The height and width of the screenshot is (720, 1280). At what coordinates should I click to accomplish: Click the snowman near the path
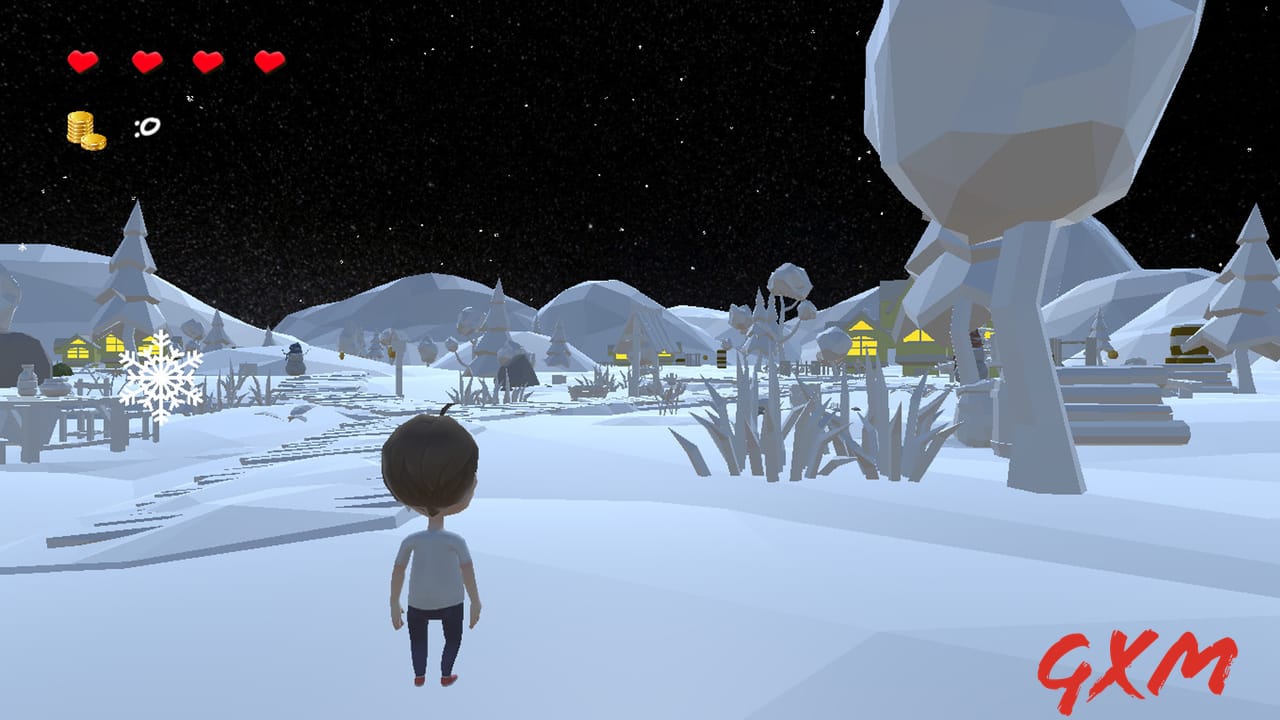tap(293, 360)
